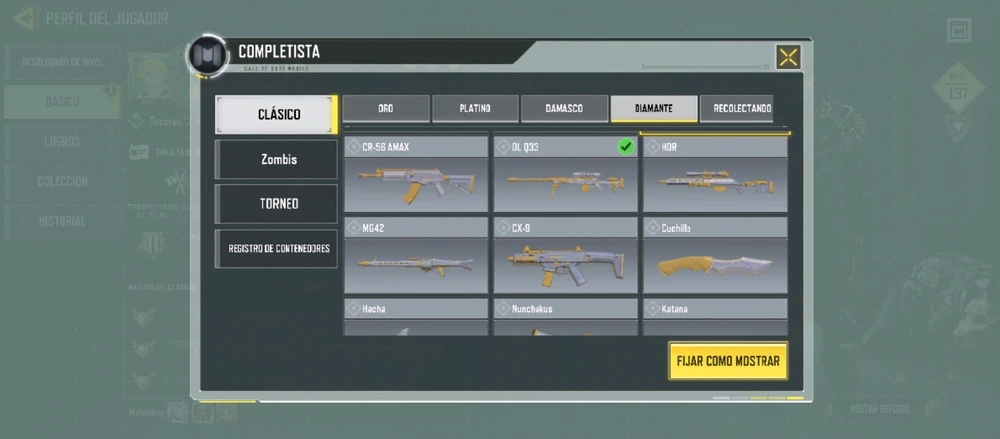Open the Torneo category
Viewport: 1000px width, 439px height.
pyautogui.click(x=276, y=203)
